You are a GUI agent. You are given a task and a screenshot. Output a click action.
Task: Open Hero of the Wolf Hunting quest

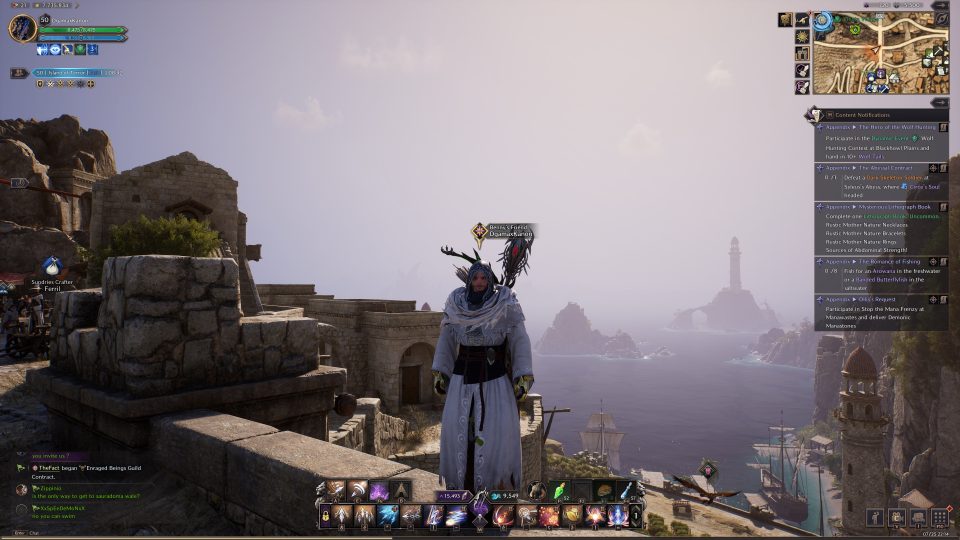point(872,128)
